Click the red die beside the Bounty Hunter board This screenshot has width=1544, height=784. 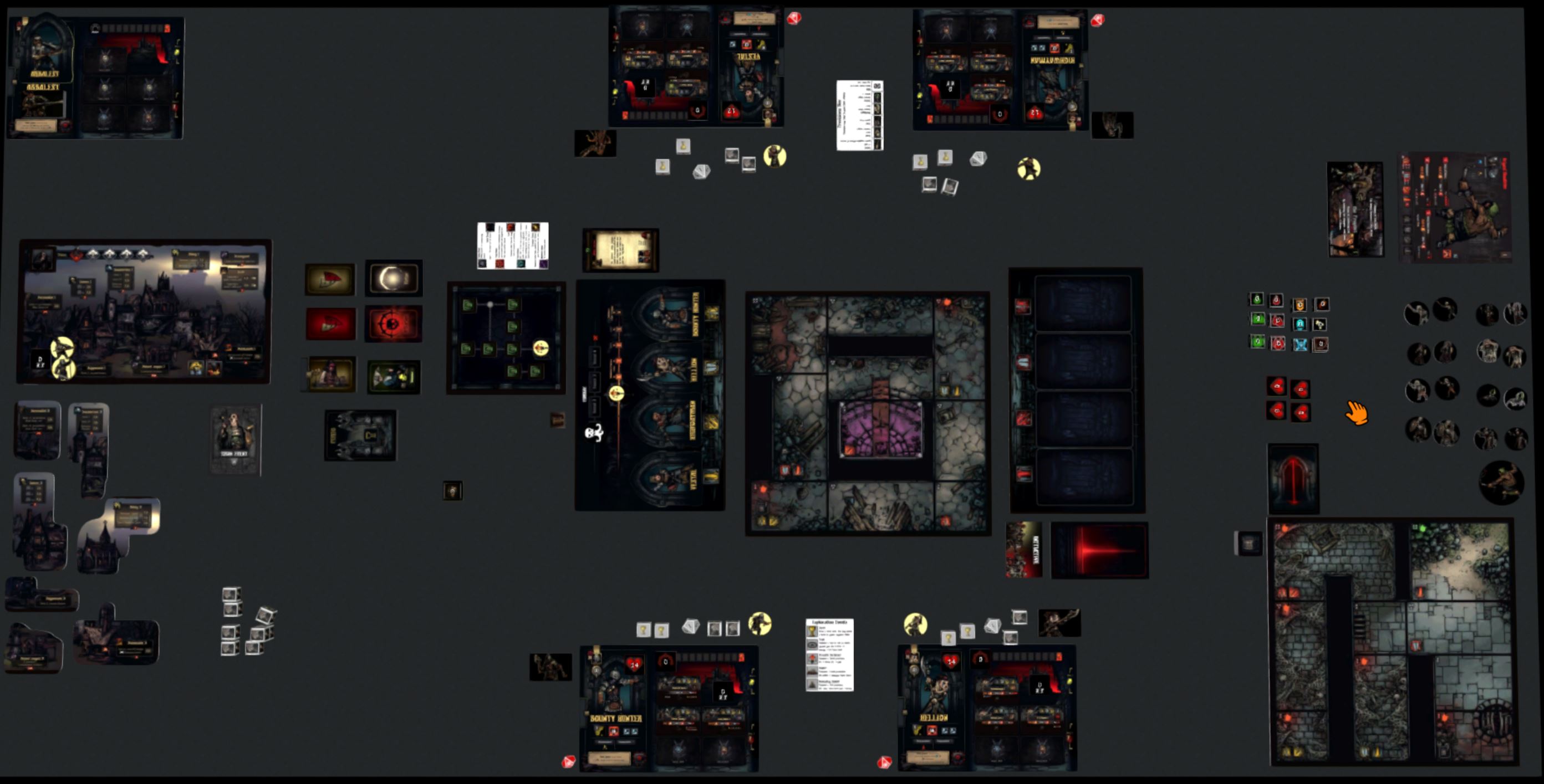coord(568,761)
